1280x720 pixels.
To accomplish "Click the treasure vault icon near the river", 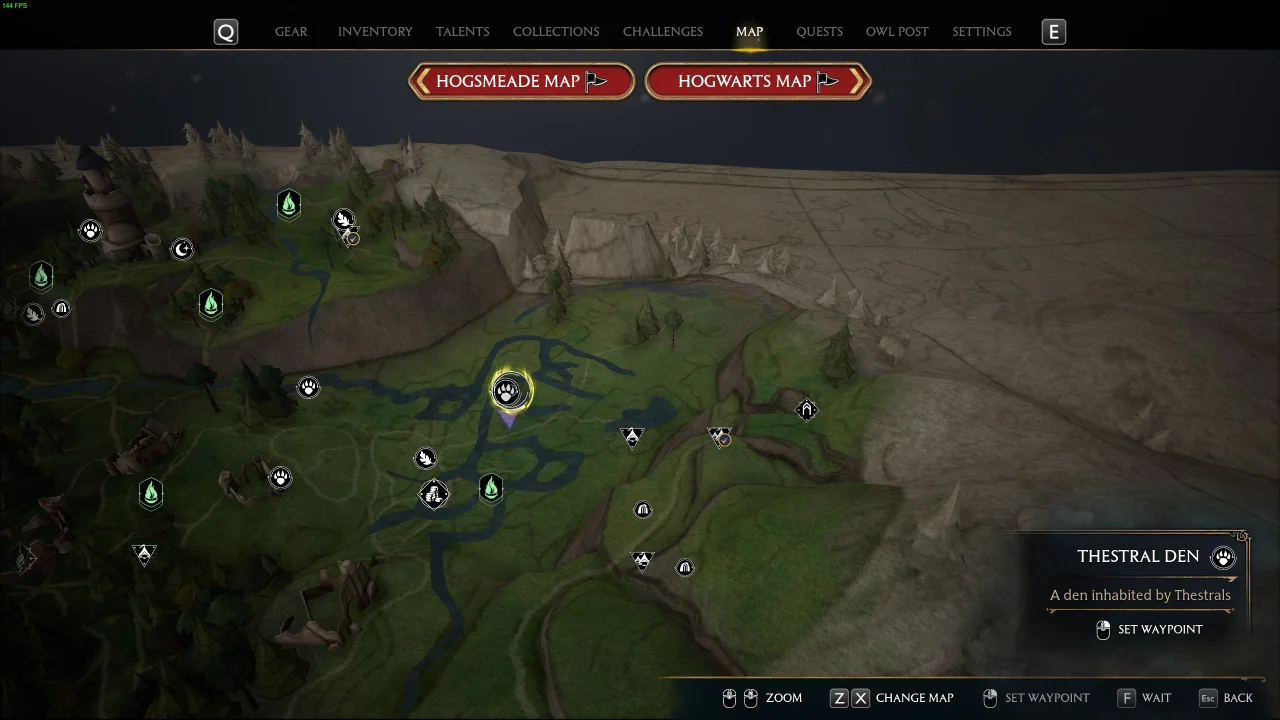I will tap(435, 493).
